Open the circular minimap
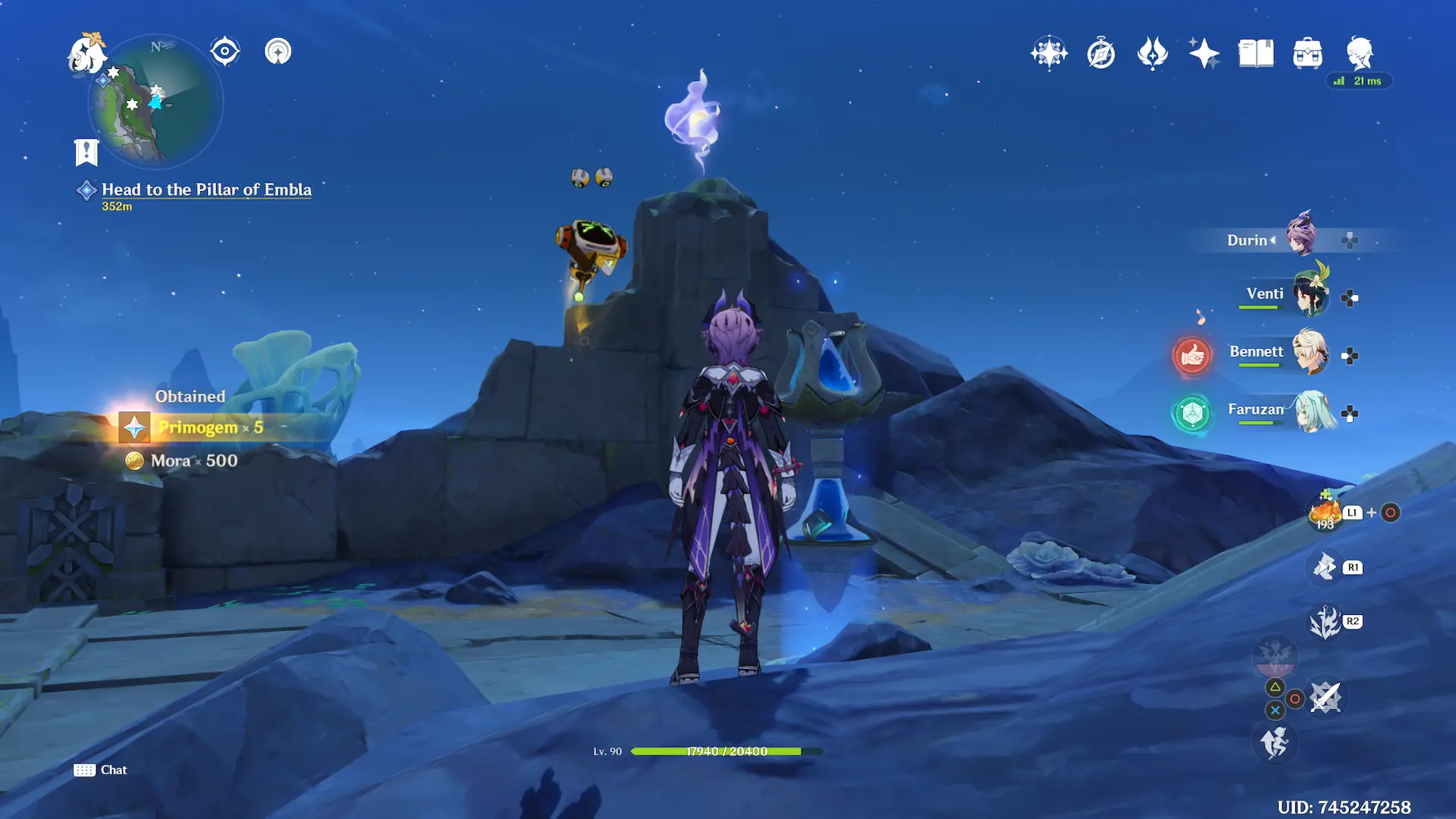This screenshot has height=819, width=1456. (x=155, y=102)
